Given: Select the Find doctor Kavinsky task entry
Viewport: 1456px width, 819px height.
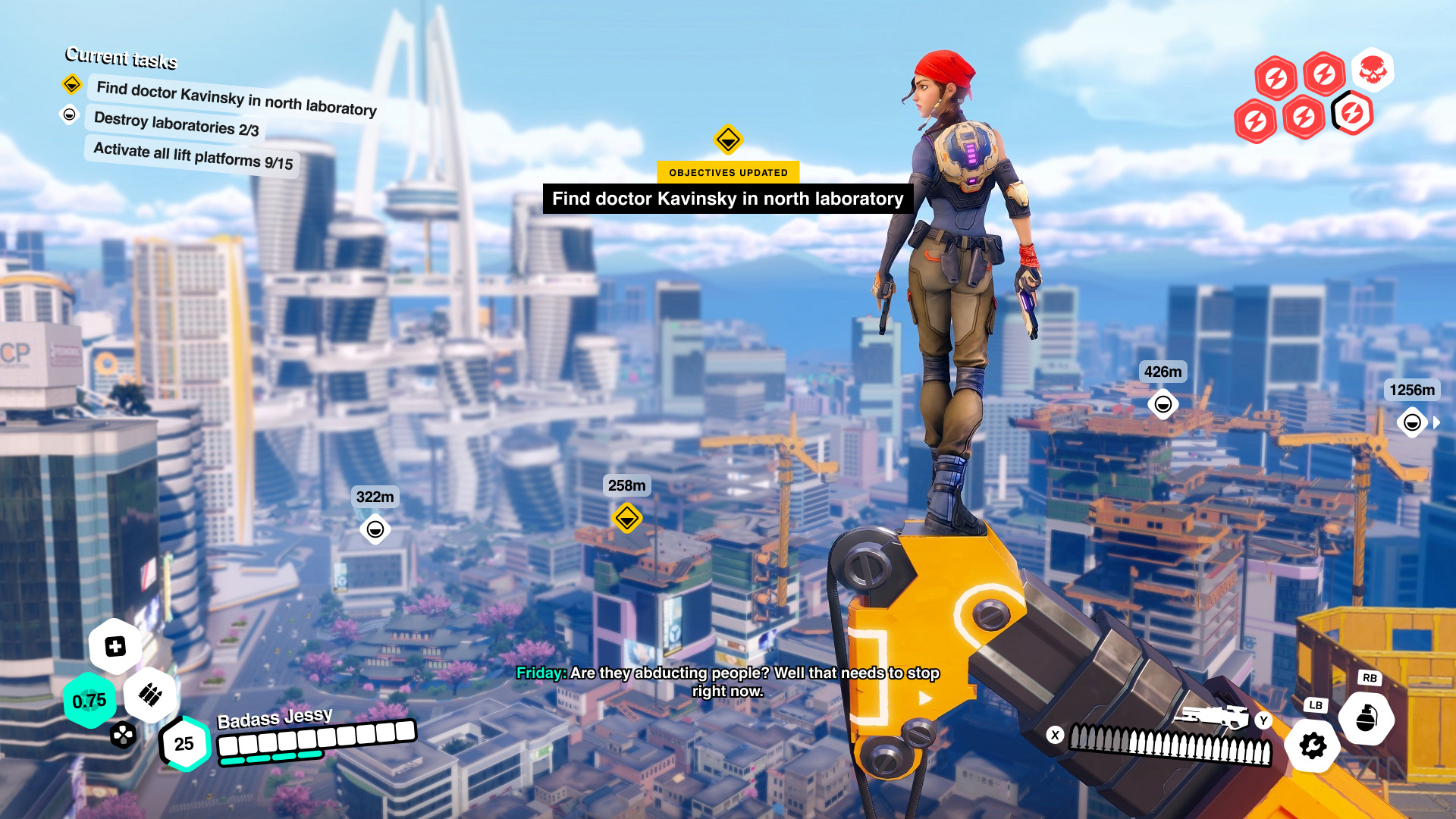Looking at the screenshot, I should (x=236, y=99).
